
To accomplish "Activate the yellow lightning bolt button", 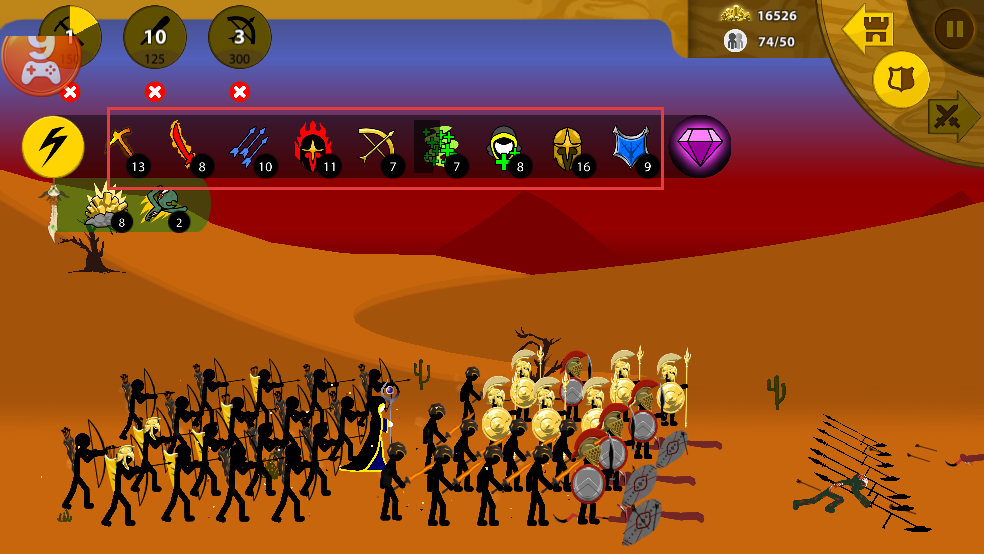I will 52,147.
